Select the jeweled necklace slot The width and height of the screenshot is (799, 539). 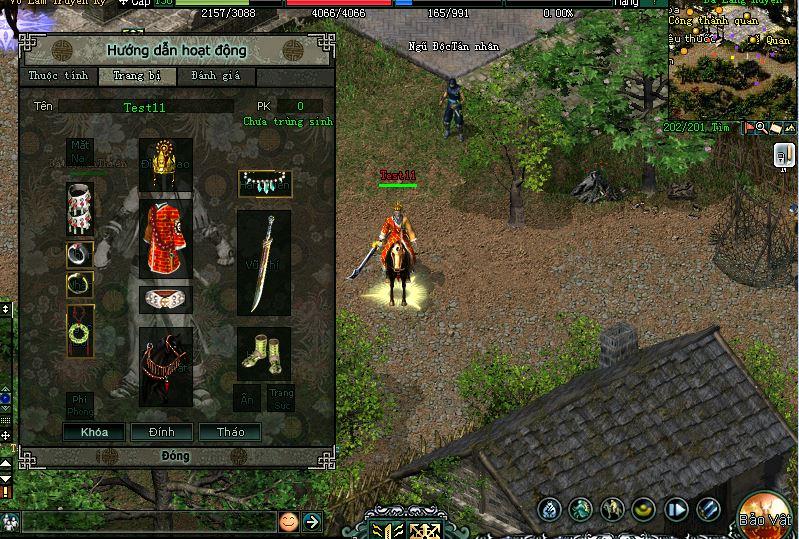[263, 183]
